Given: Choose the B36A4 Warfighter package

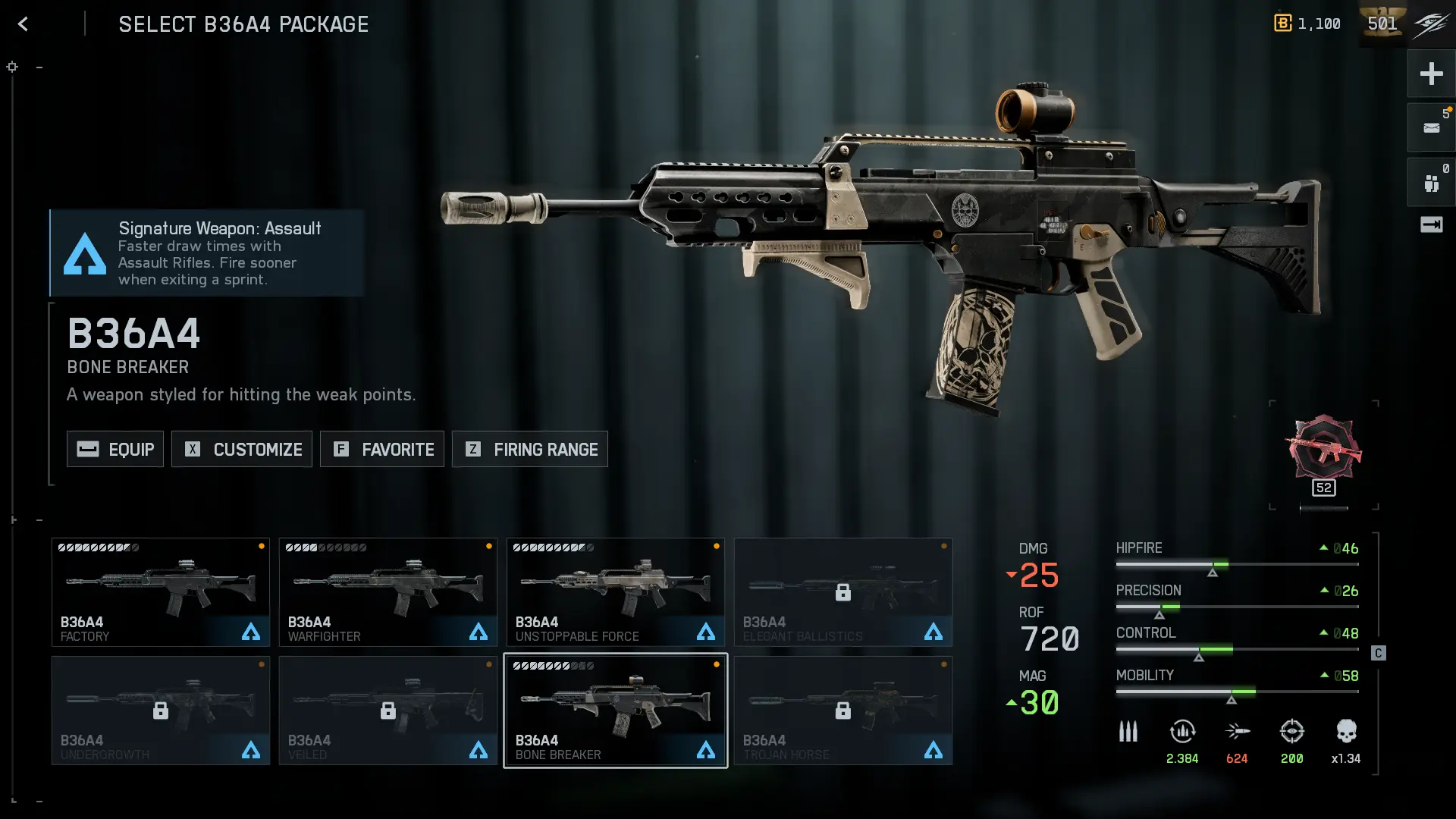Looking at the screenshot, I should click(x=388, y=592).
